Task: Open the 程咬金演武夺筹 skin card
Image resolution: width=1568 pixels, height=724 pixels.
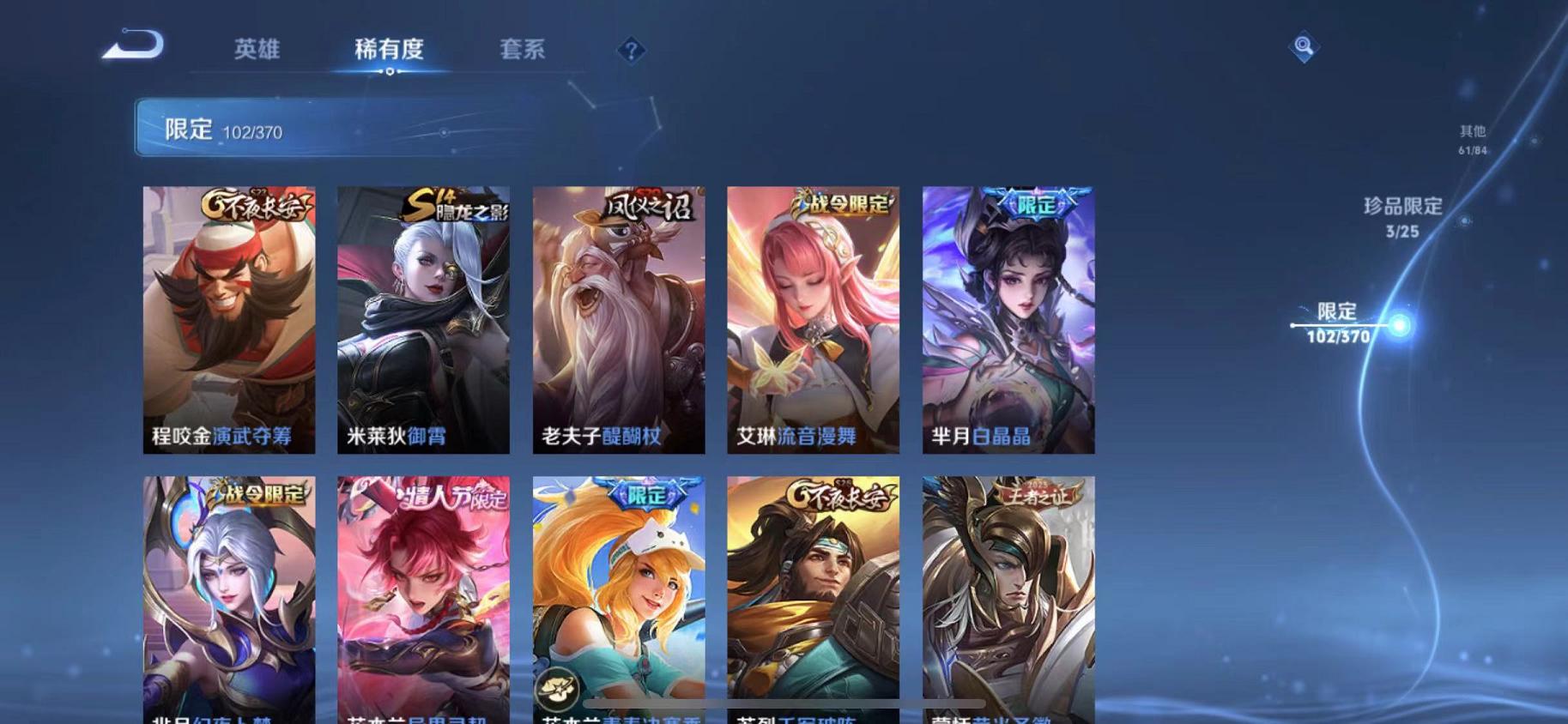Action: point(228,317)
